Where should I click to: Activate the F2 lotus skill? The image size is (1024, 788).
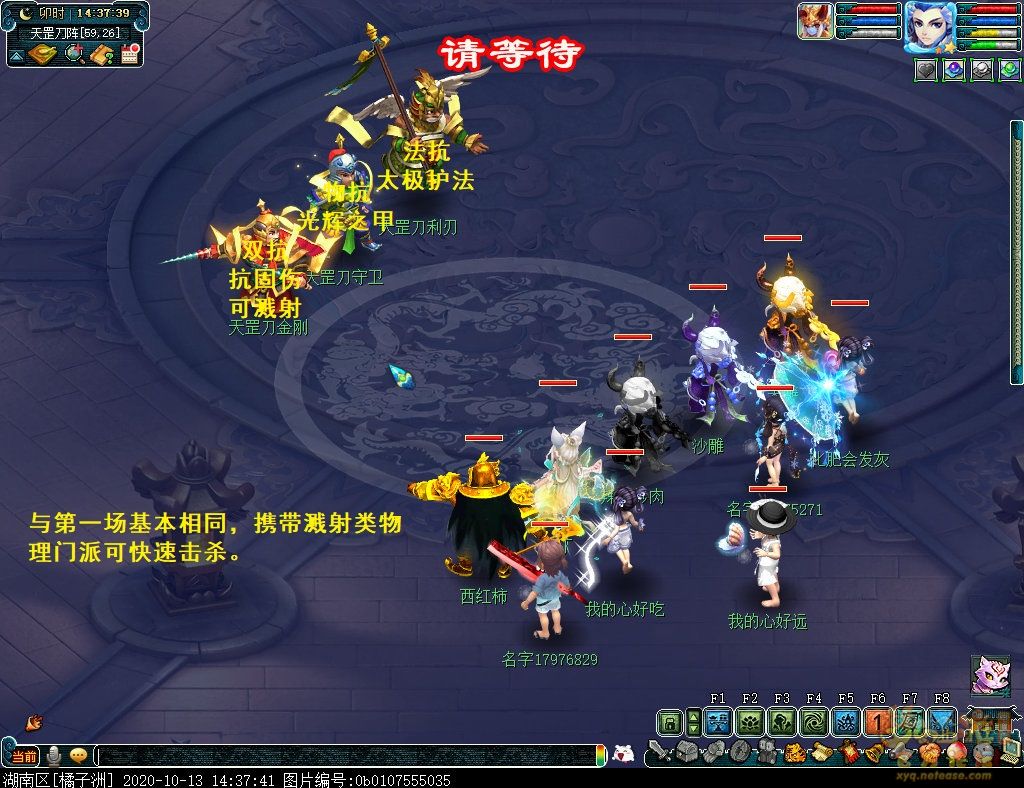pyautogui.click(x=749, y=722)
